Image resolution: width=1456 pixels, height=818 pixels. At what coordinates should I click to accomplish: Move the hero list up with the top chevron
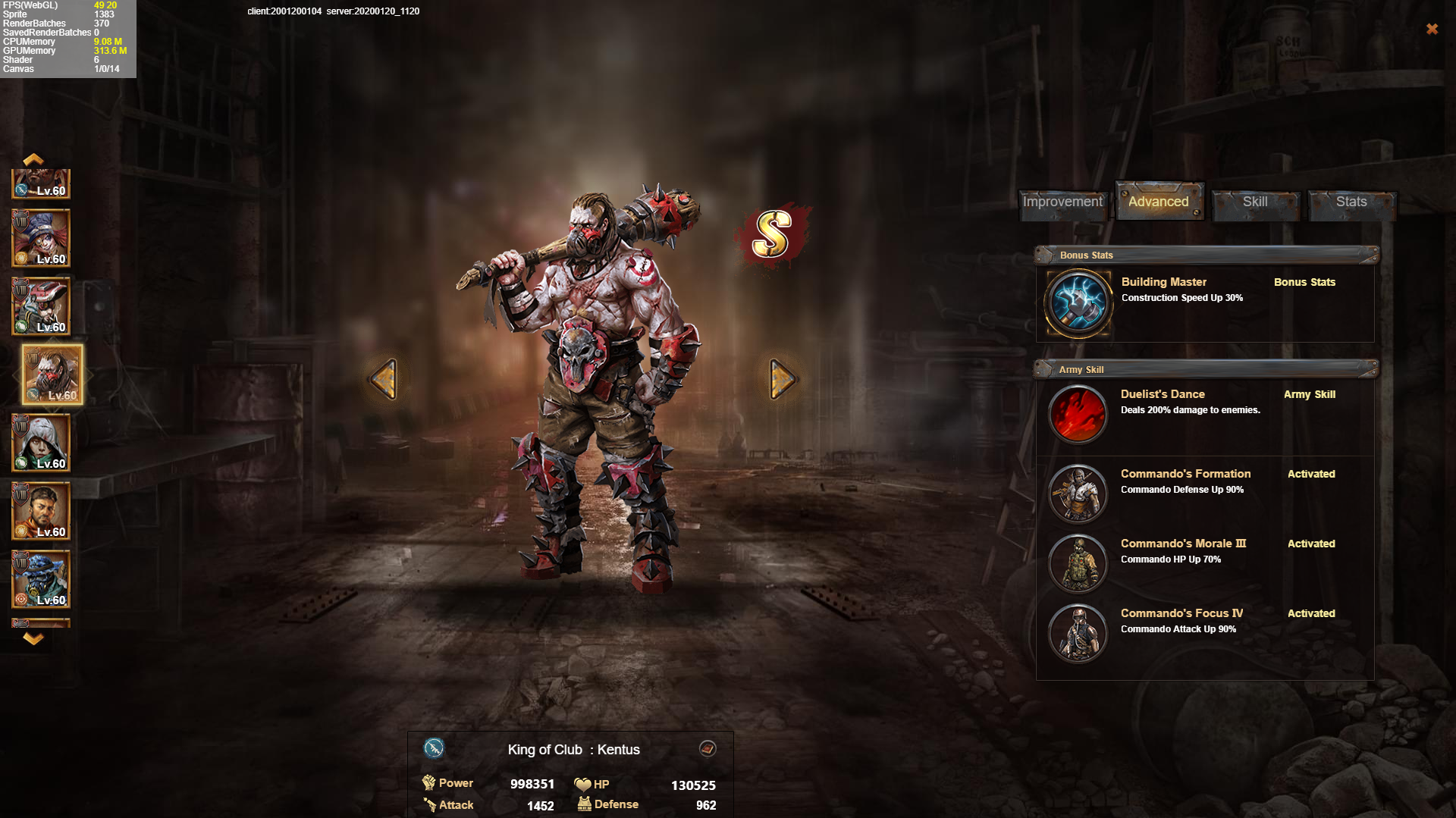[33, 159]
